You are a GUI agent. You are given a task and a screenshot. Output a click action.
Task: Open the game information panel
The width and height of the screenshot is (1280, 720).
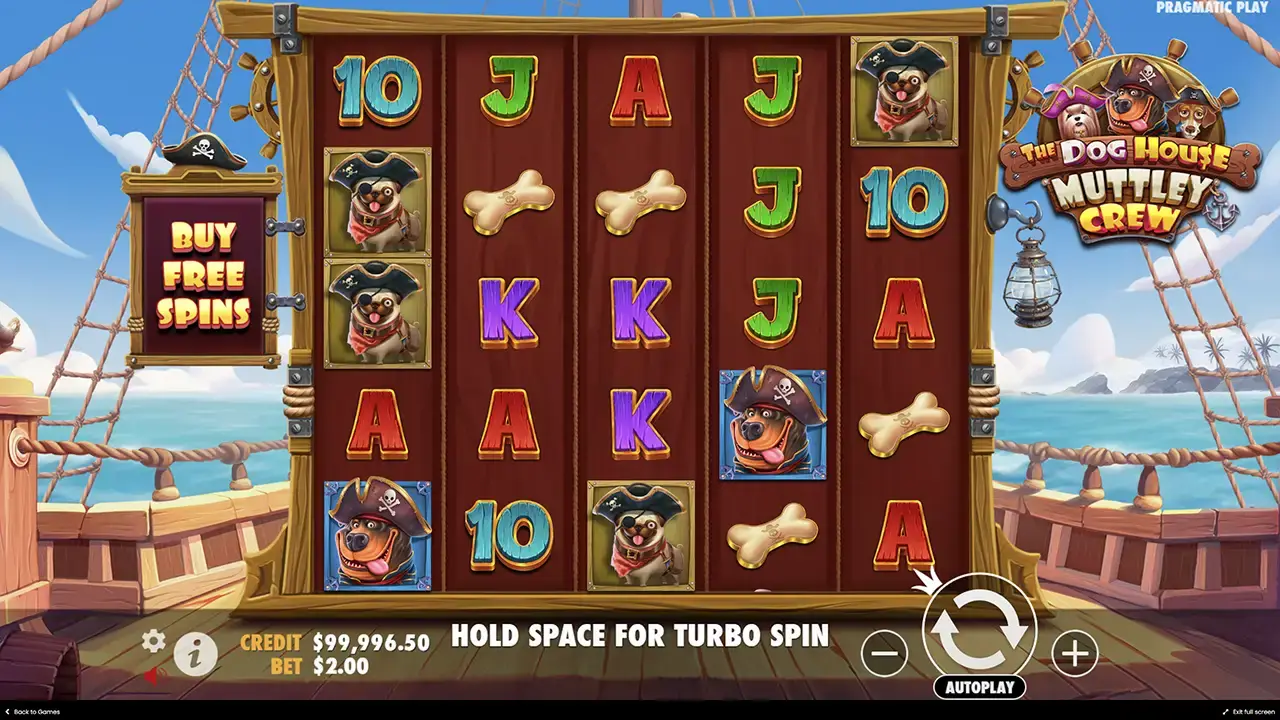coord(196,653)
